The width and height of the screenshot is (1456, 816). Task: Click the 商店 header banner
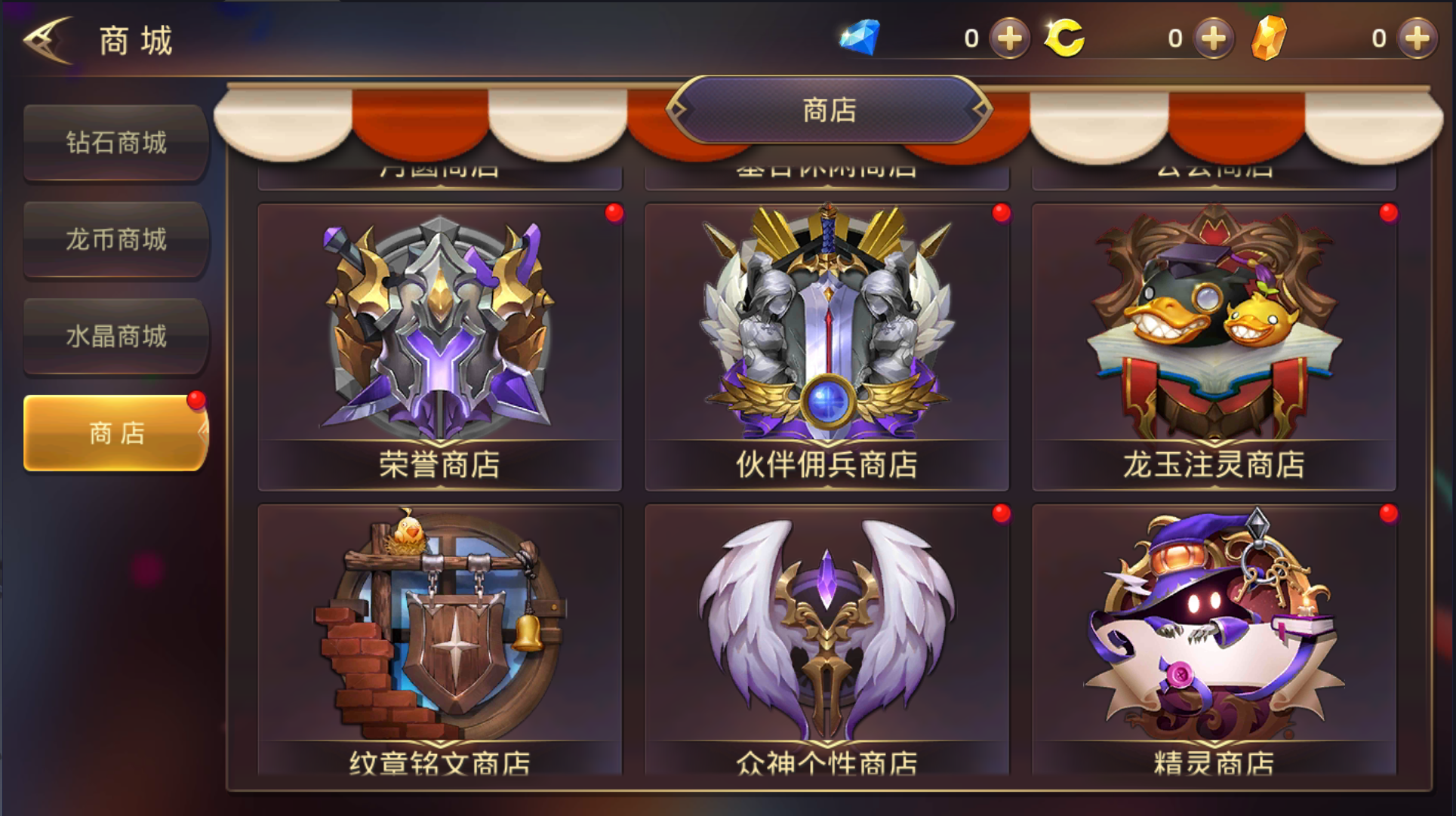pos(827,110)
